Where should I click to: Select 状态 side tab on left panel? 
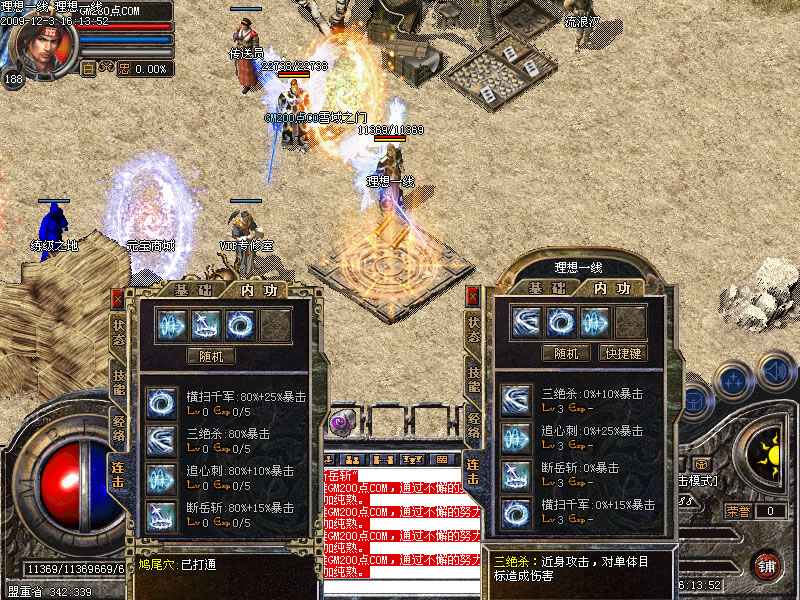[x=119, y=328]
